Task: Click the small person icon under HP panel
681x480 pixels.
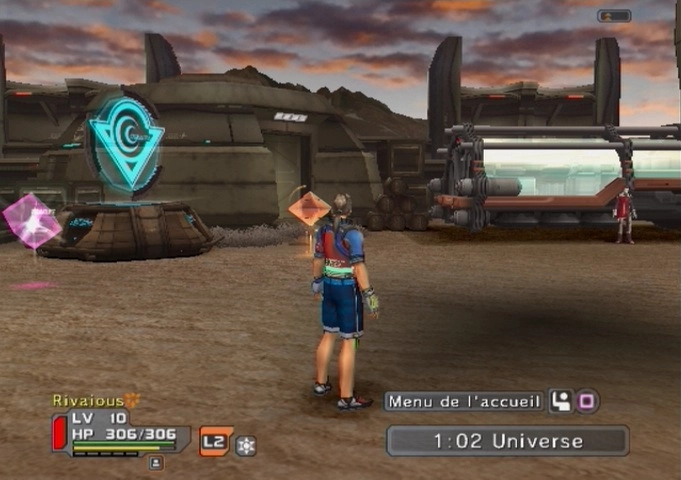Action: pos(155,462)
